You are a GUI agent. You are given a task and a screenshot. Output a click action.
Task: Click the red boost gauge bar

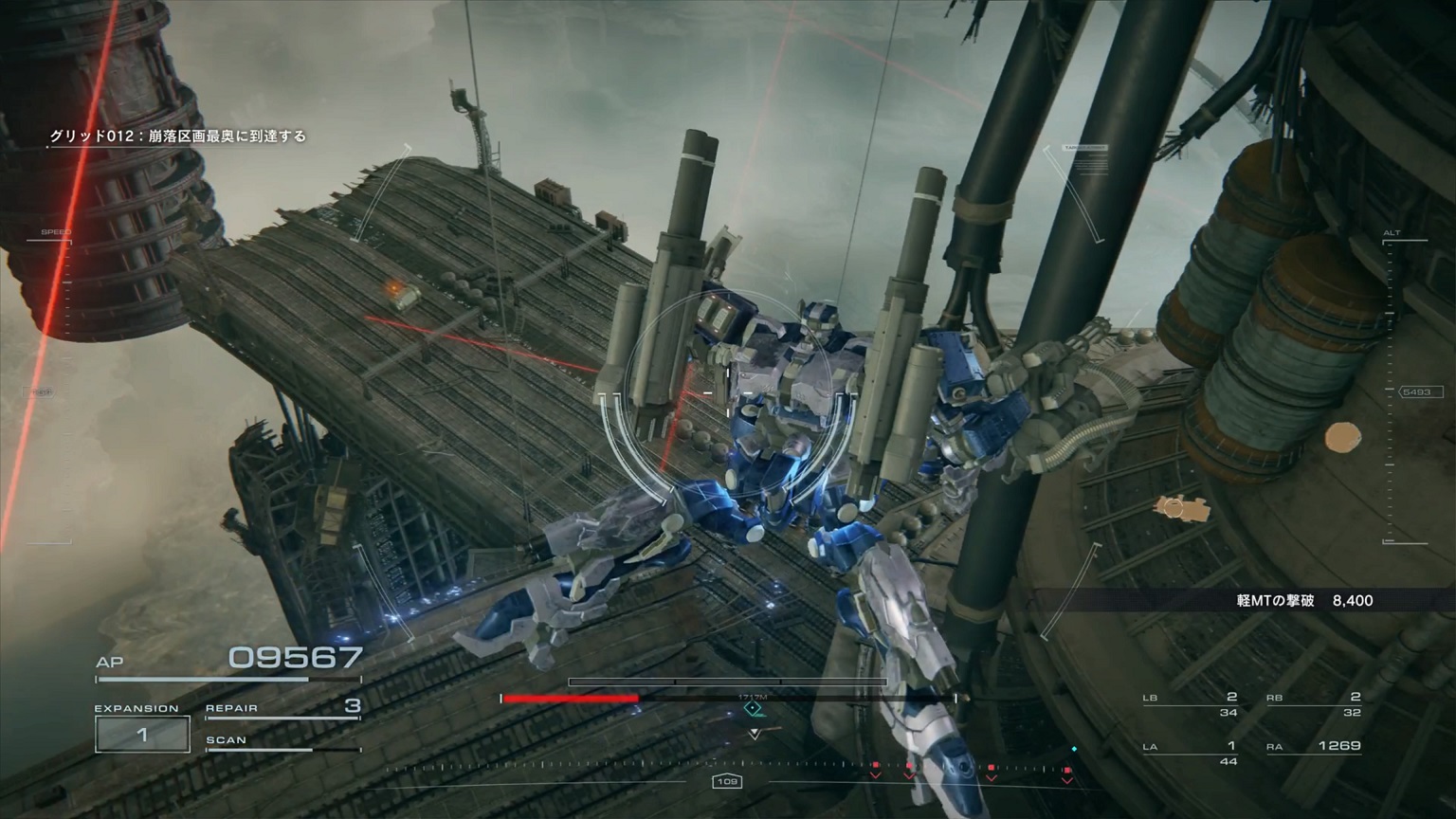tap(573, 698)
